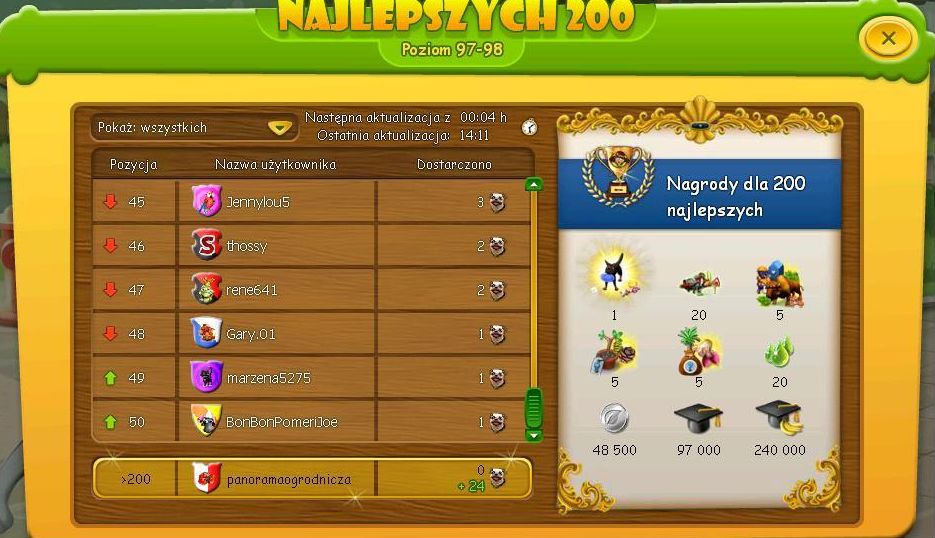
Task: Pick BonBonPomeriJoe in the ranking list
Action: [312, 422]
